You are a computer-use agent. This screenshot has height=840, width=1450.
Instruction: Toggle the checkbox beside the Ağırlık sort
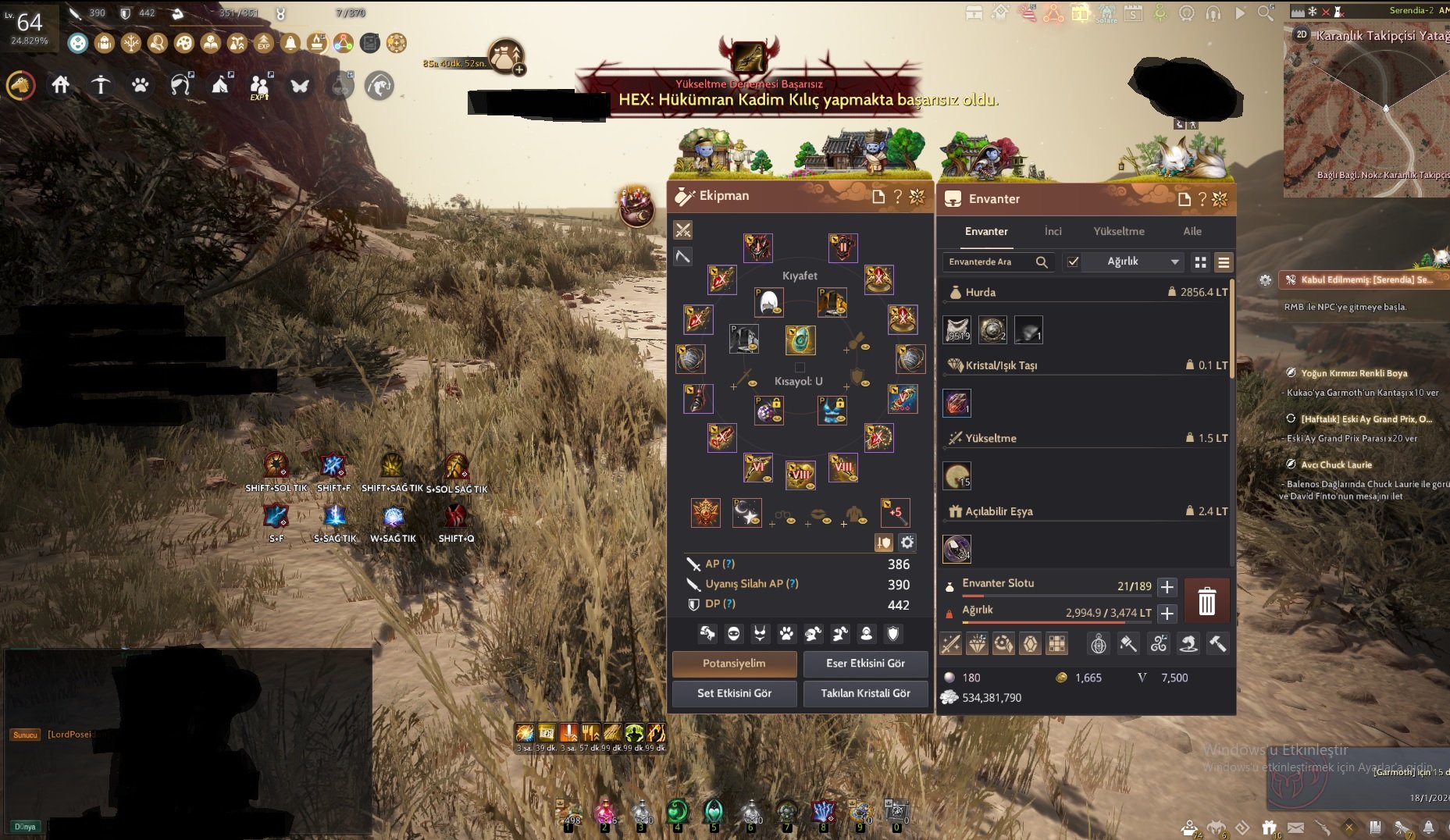[1073, 262]
